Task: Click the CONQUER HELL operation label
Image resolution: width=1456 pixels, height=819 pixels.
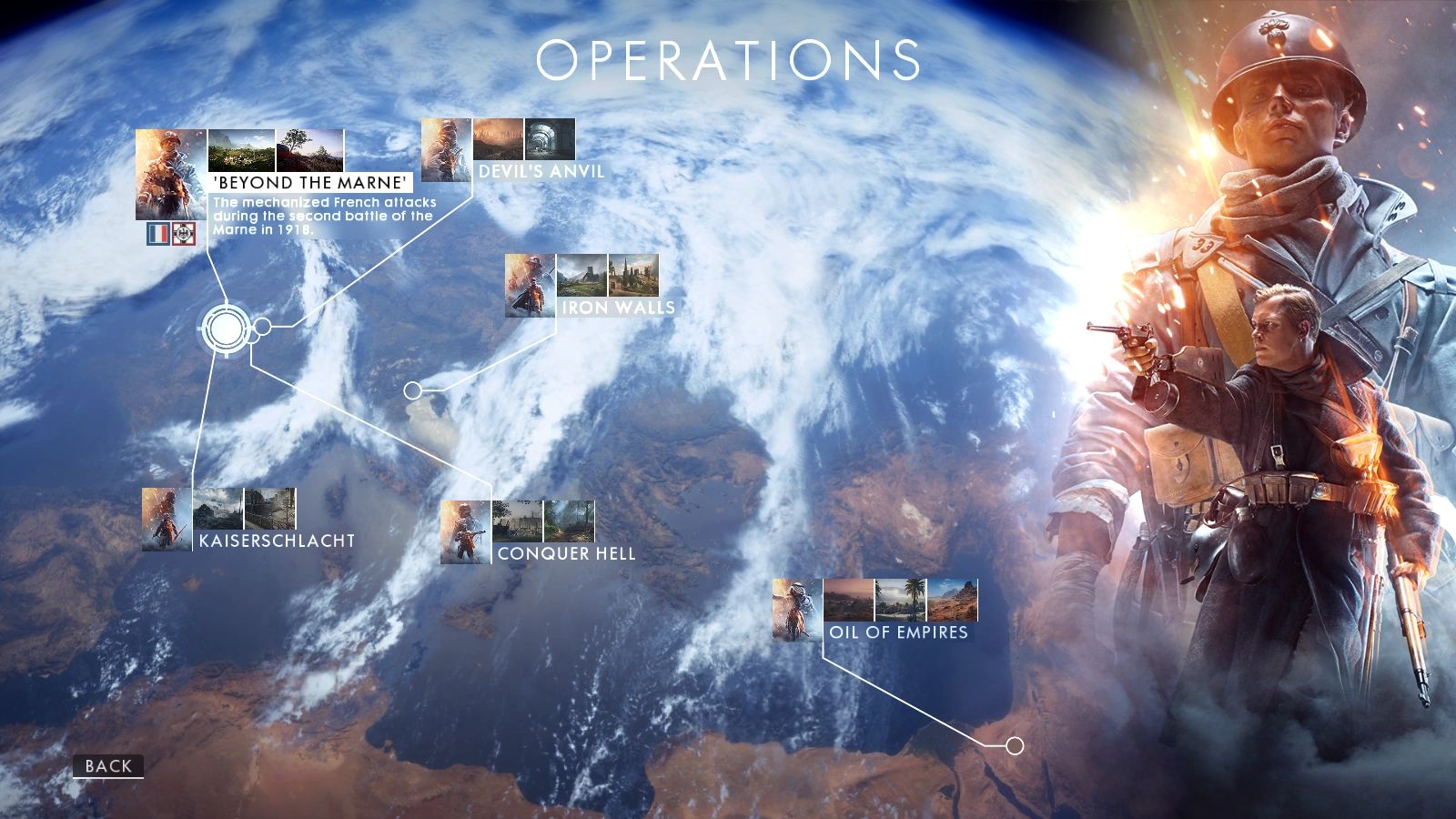Action: click(565, 552)
